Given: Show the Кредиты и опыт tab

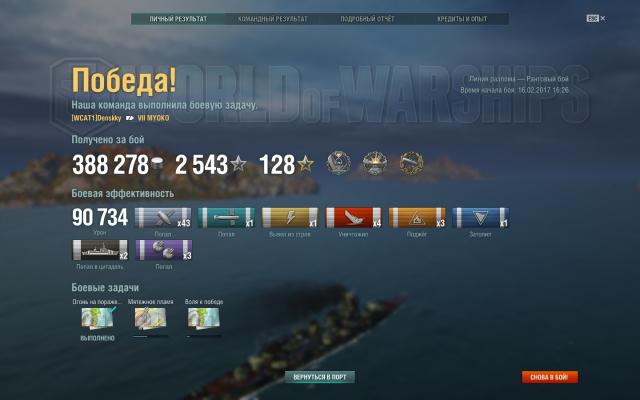Looking at the screenshot, I should click(461, 19).
